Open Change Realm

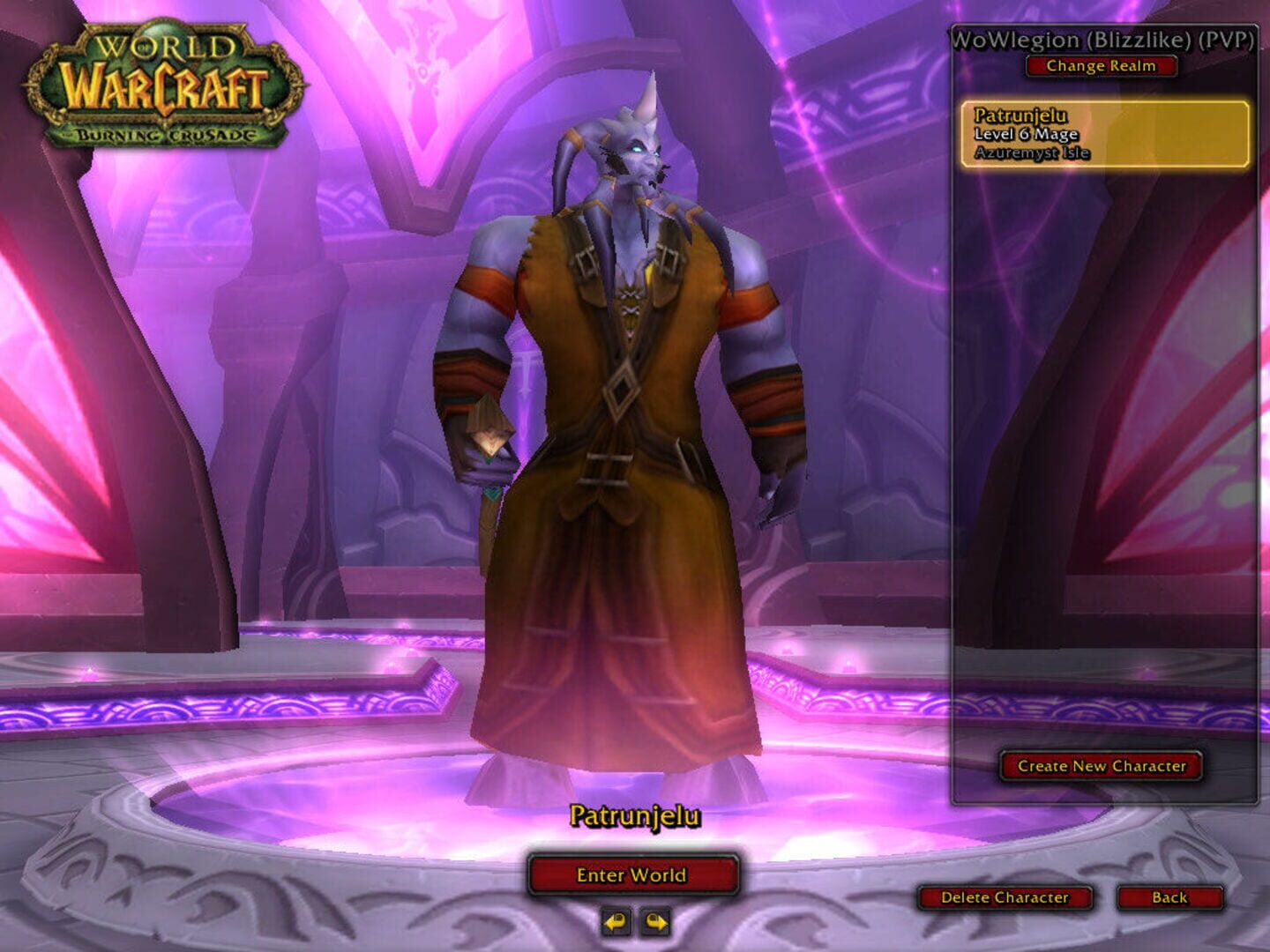[x=1102, y=65]
